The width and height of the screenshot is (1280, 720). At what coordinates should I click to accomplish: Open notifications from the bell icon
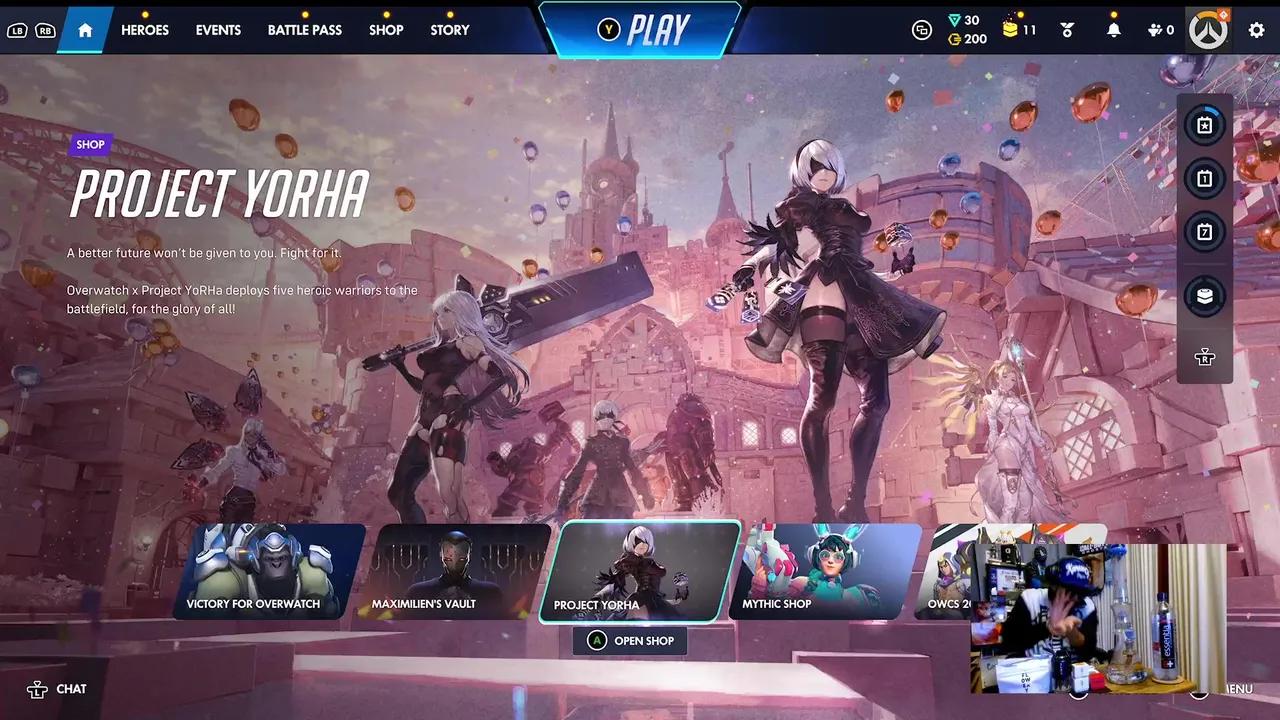click(x=1113, y=30)
